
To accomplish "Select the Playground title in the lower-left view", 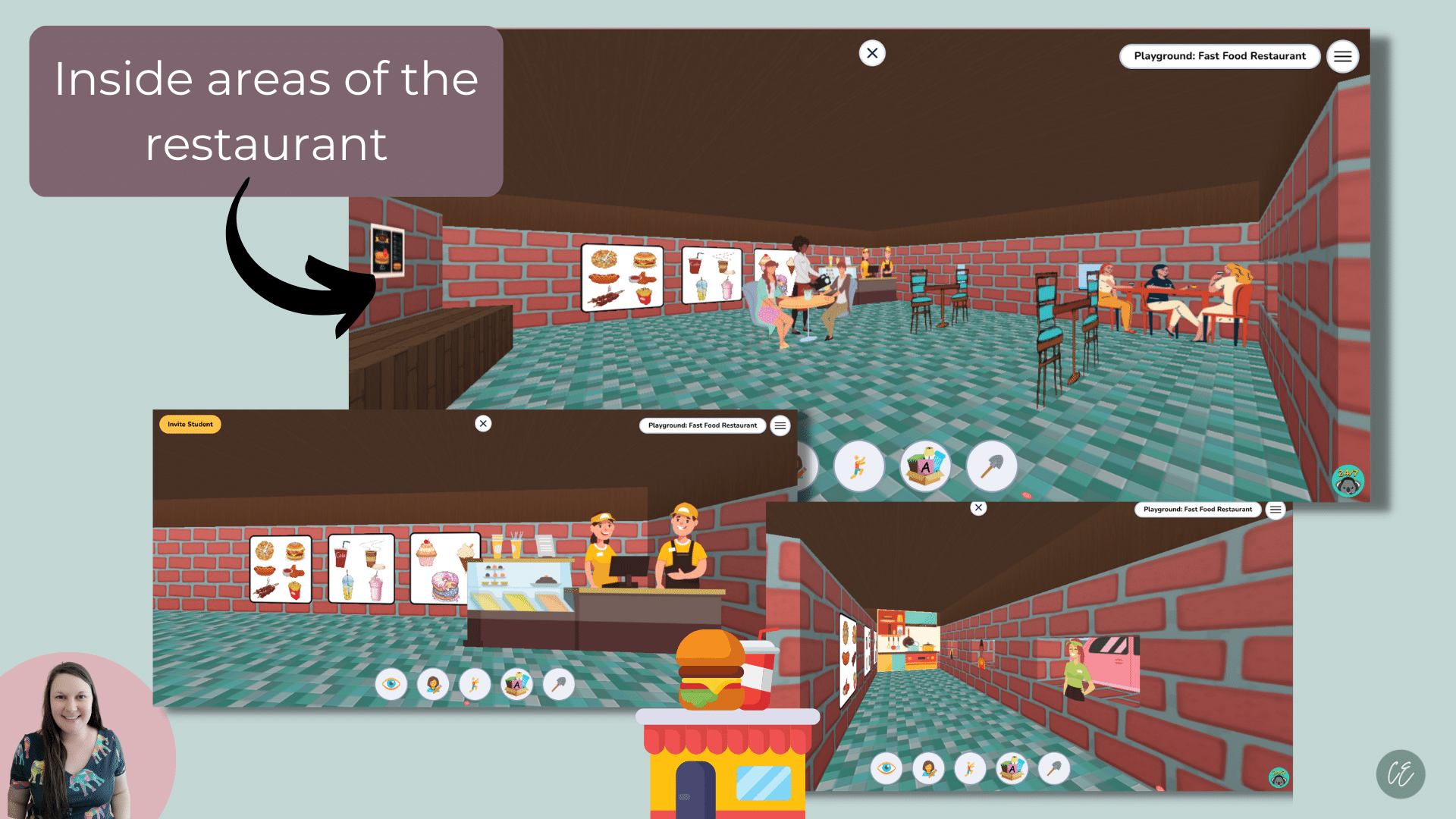I will 701,425.
